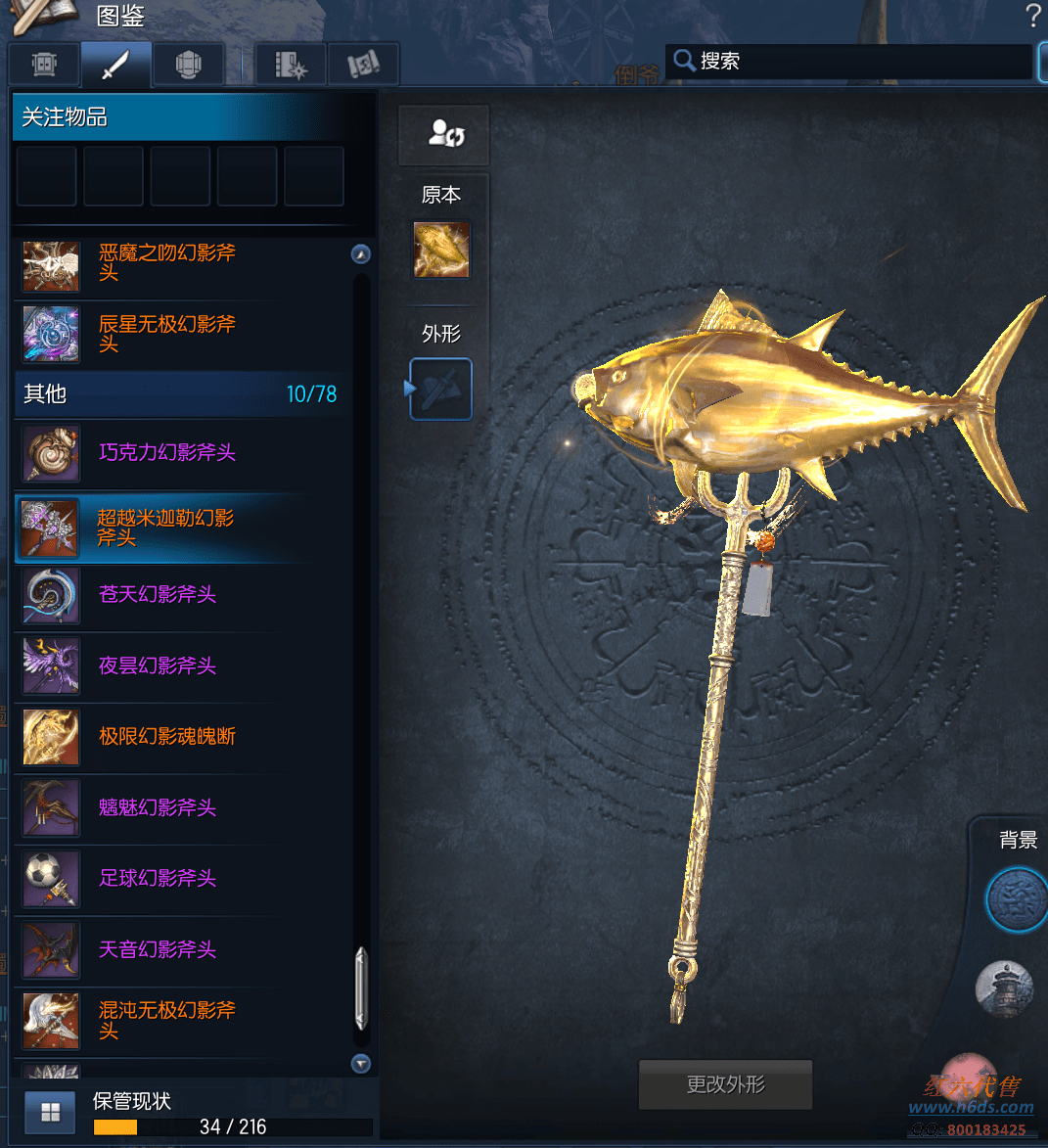Click the 外形 appearance slot

click(441, 389)
